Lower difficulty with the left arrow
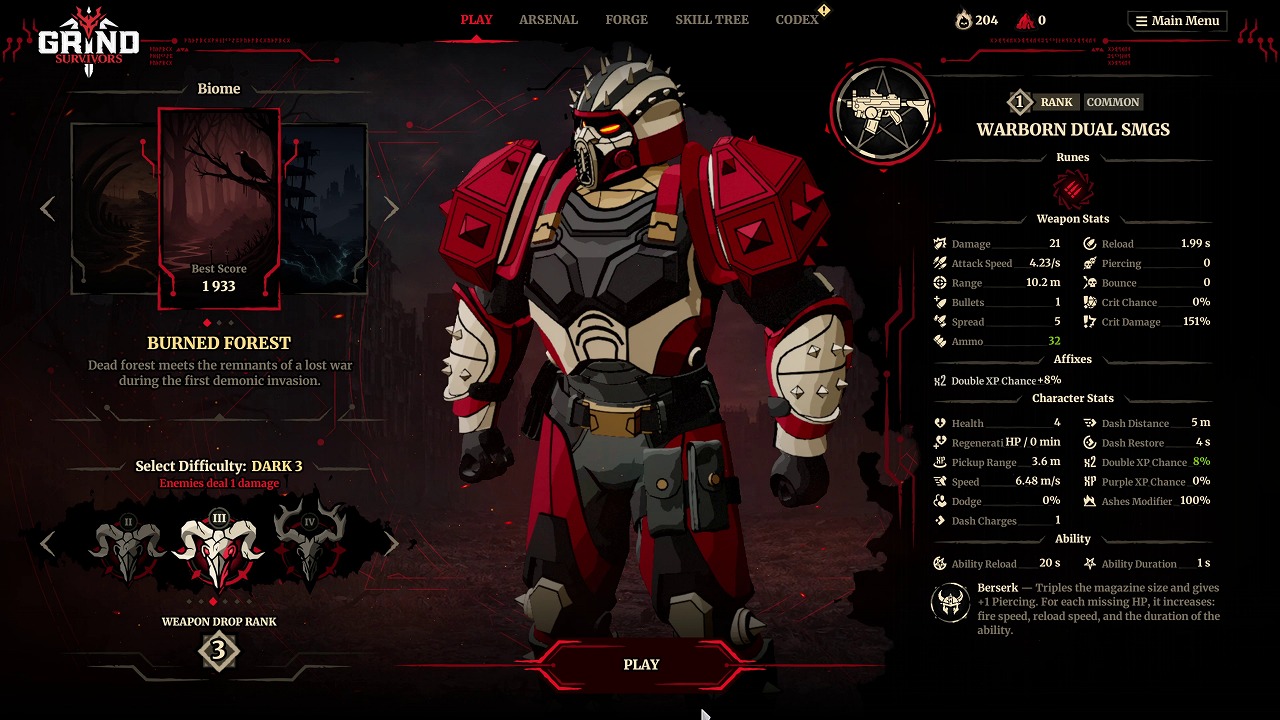Image resolution: width=1280 pixels, height=720 pixels. 48,543
